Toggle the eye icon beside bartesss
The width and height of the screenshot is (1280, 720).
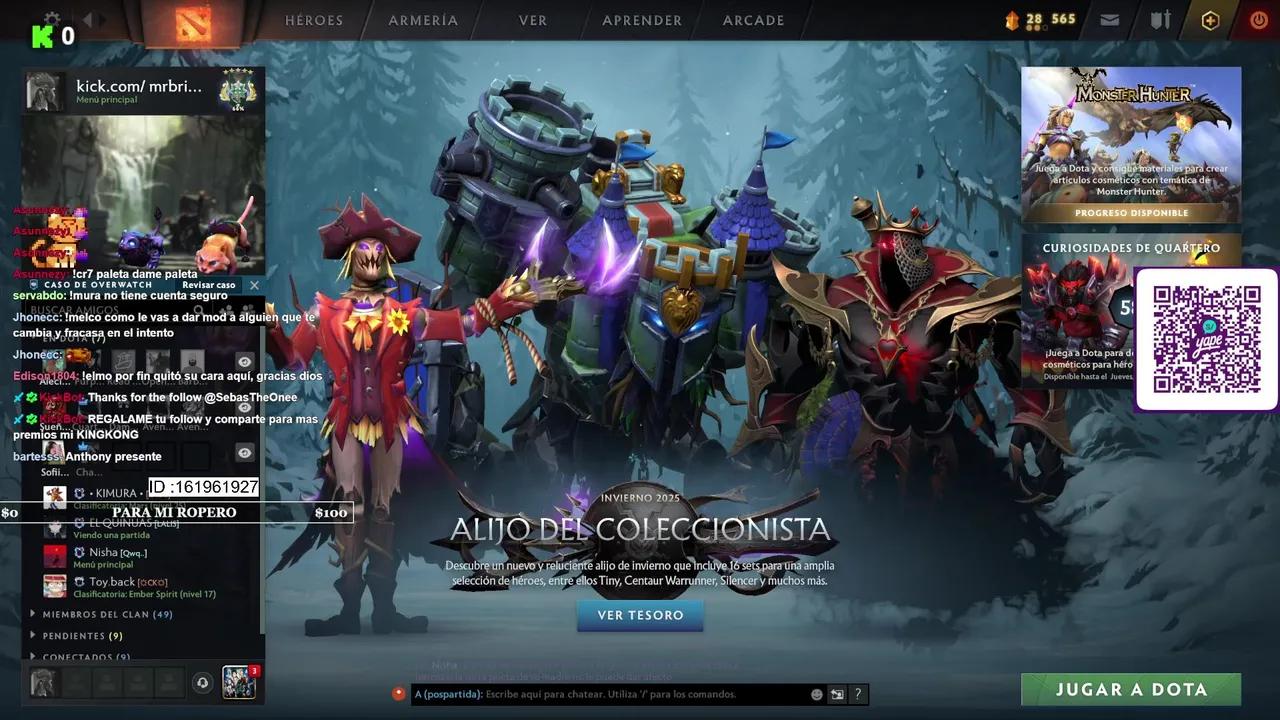coord(244,452)
